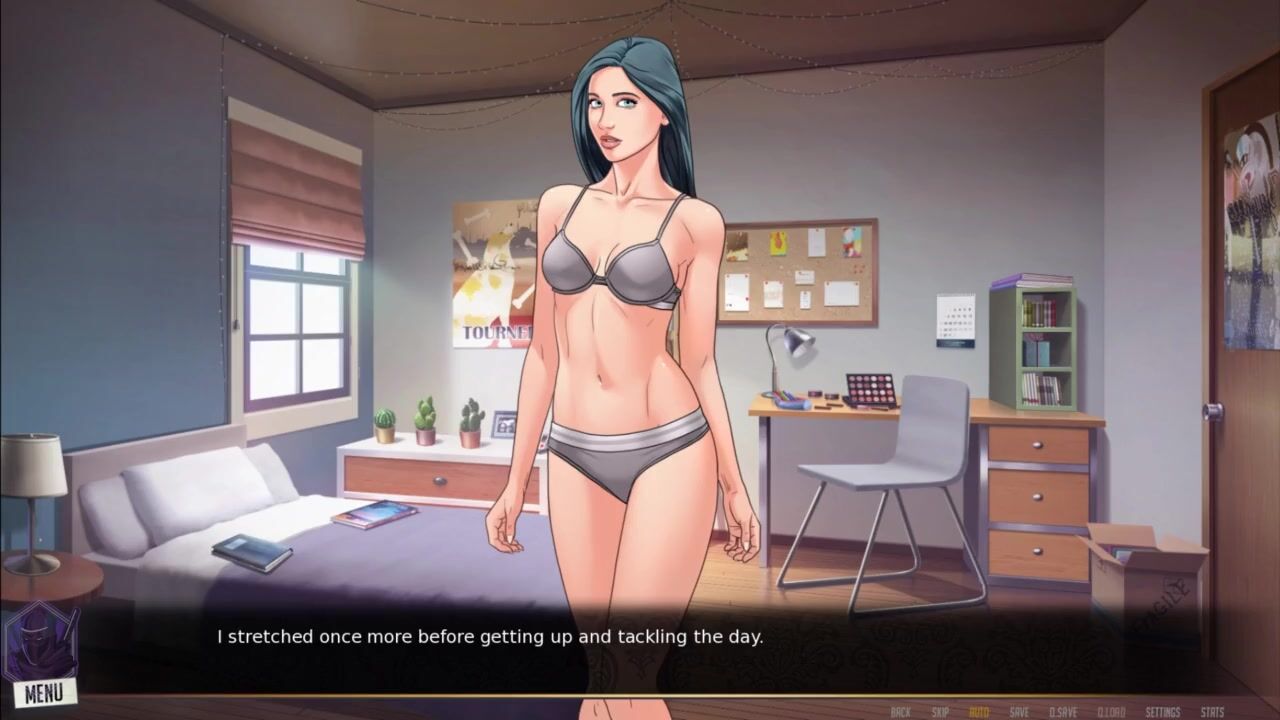Image resolution: width=1280 pixels, height=720 pixels.
Task: Click Q.Save to quick save
Action: point(1063,712)
